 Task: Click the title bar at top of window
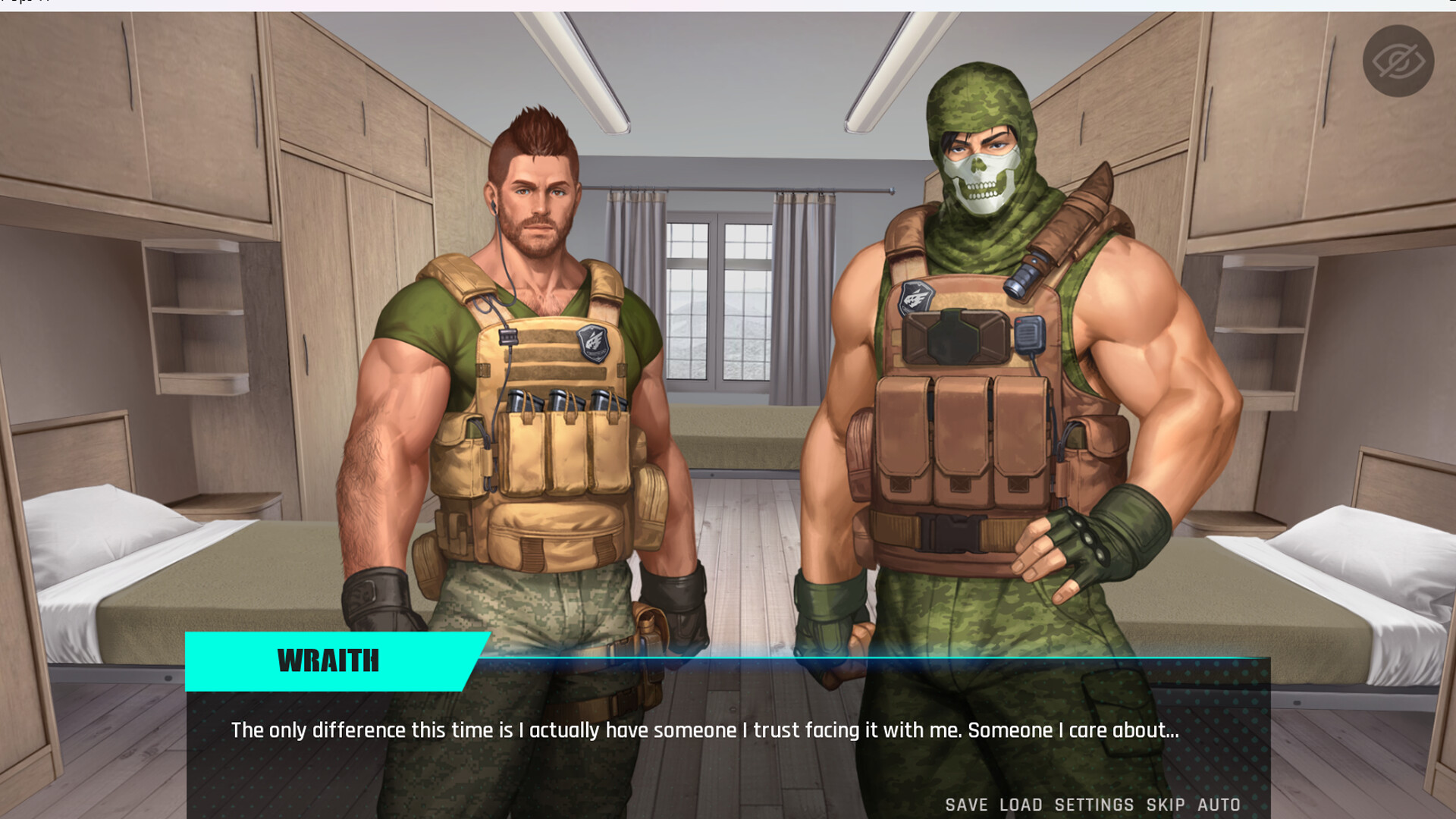click(728, 5)
